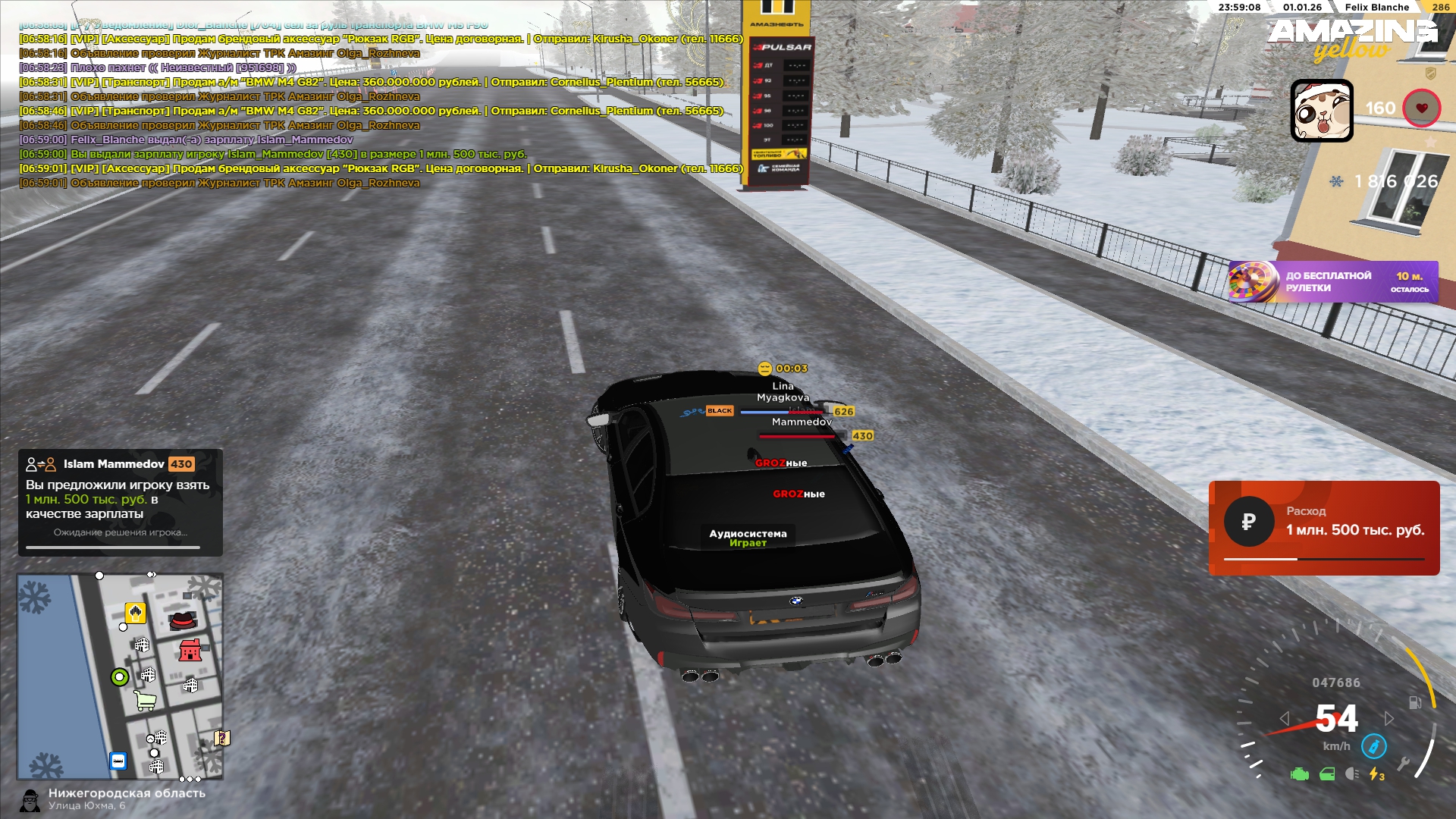Click the Amazing Yellow server logo
Screen dimensions: 1456x819
click(x=1352, y=38)
